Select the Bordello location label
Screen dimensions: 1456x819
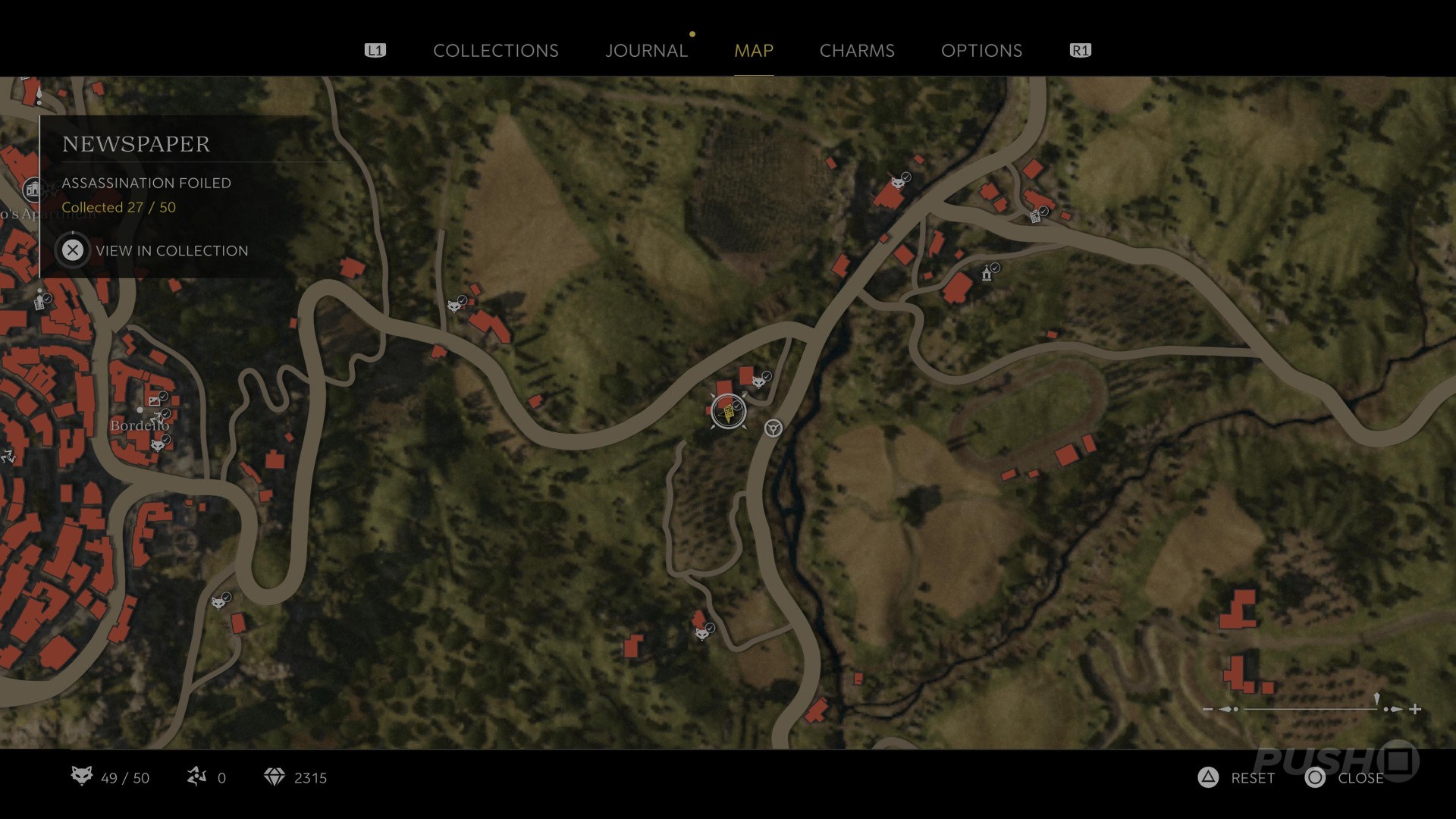click(140, 425)
